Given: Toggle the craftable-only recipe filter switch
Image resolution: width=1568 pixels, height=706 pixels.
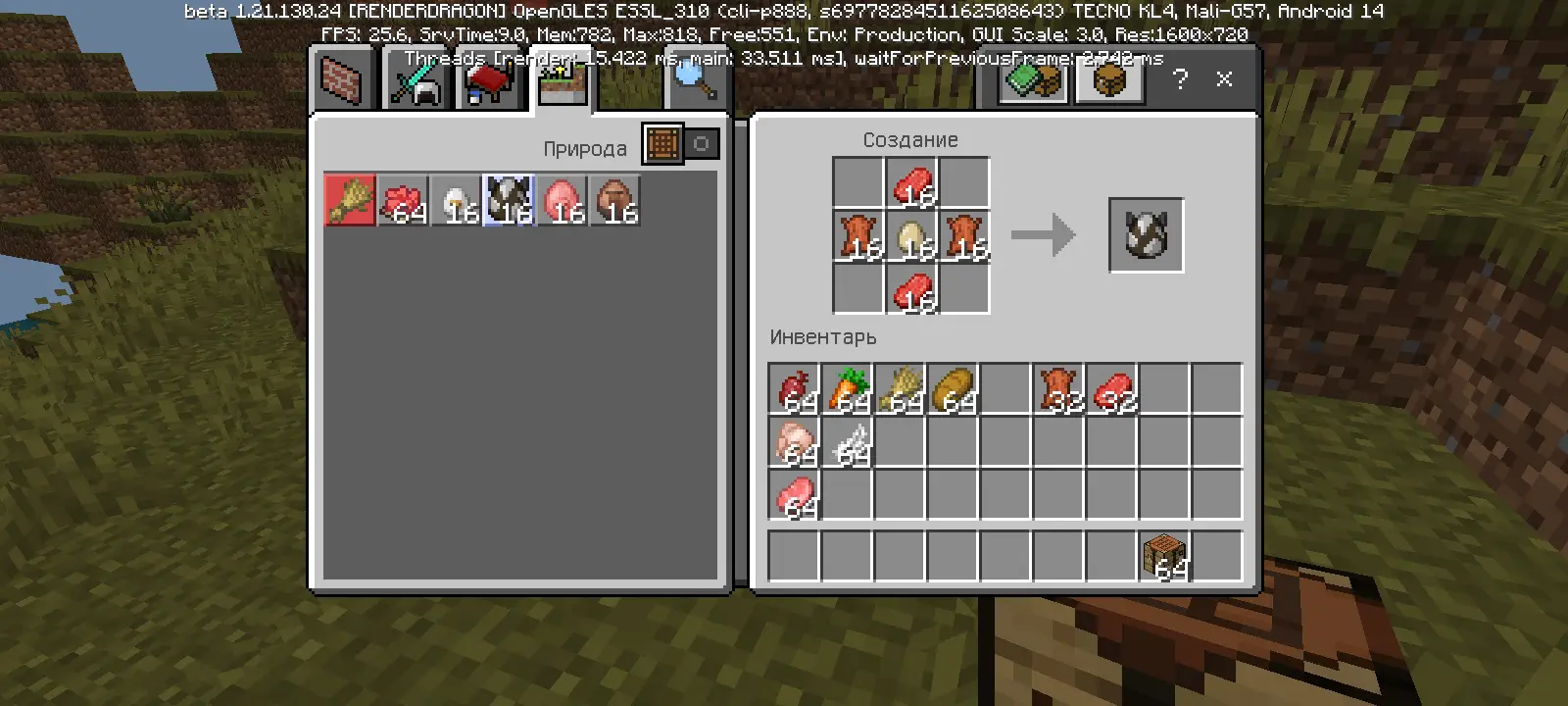Looking at the screenshot, I should point(682,144).
